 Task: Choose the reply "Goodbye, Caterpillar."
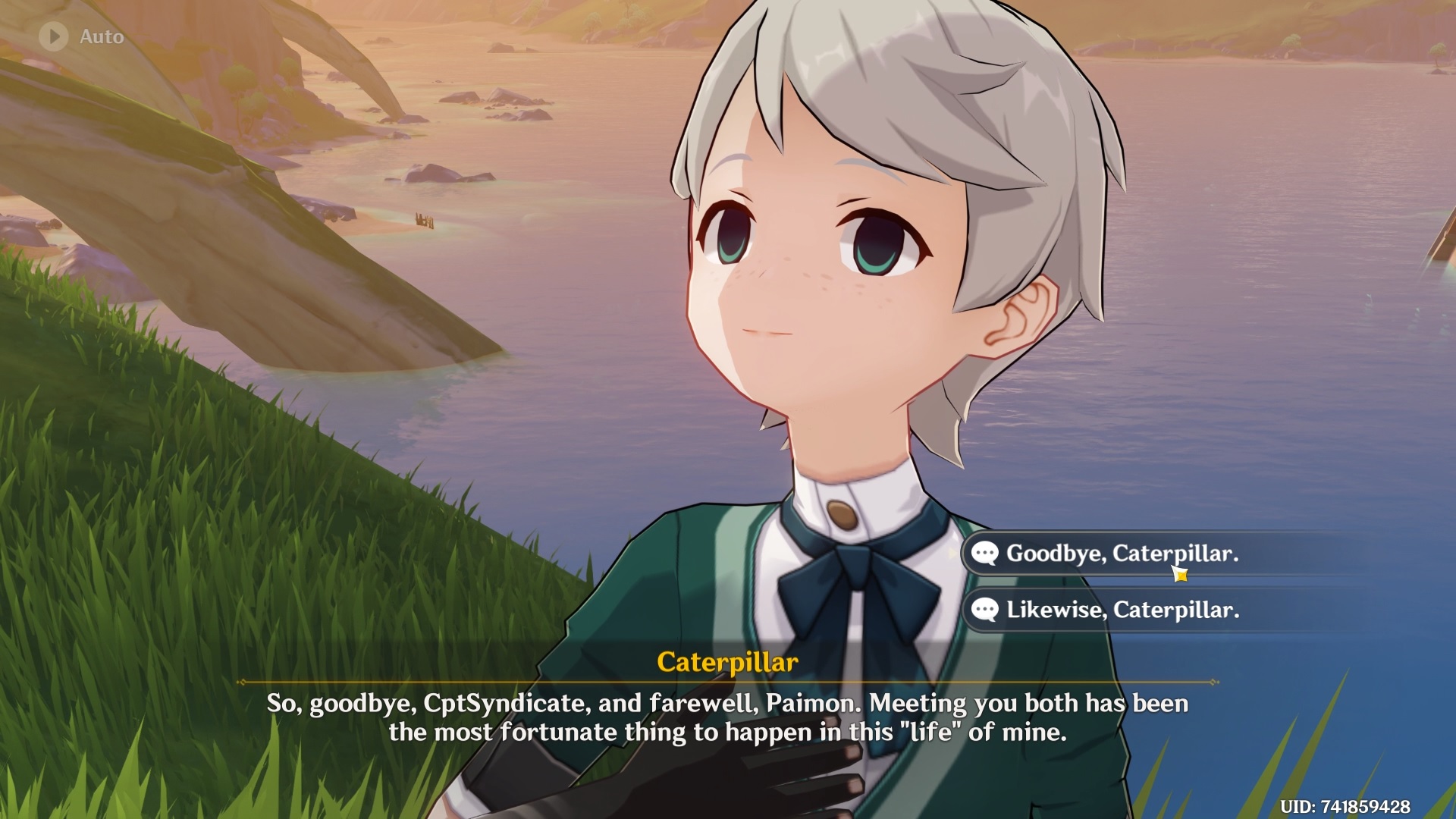1121,554
